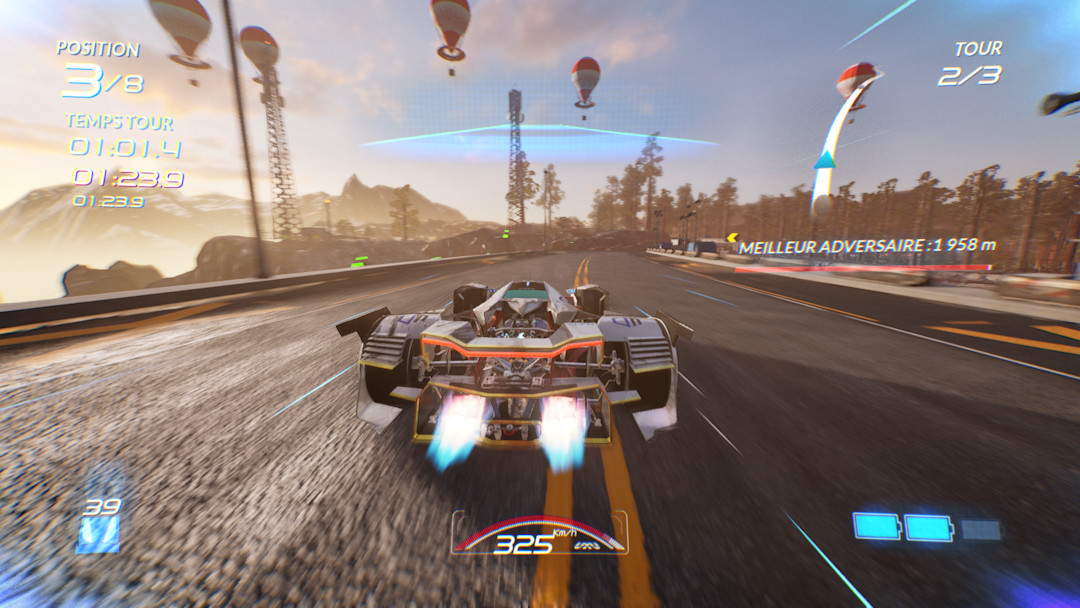Image resolution: width=1080 pixels, height=608 pixels.
Task: Select the blue shield icon showing 39
Action: (99, 525)
